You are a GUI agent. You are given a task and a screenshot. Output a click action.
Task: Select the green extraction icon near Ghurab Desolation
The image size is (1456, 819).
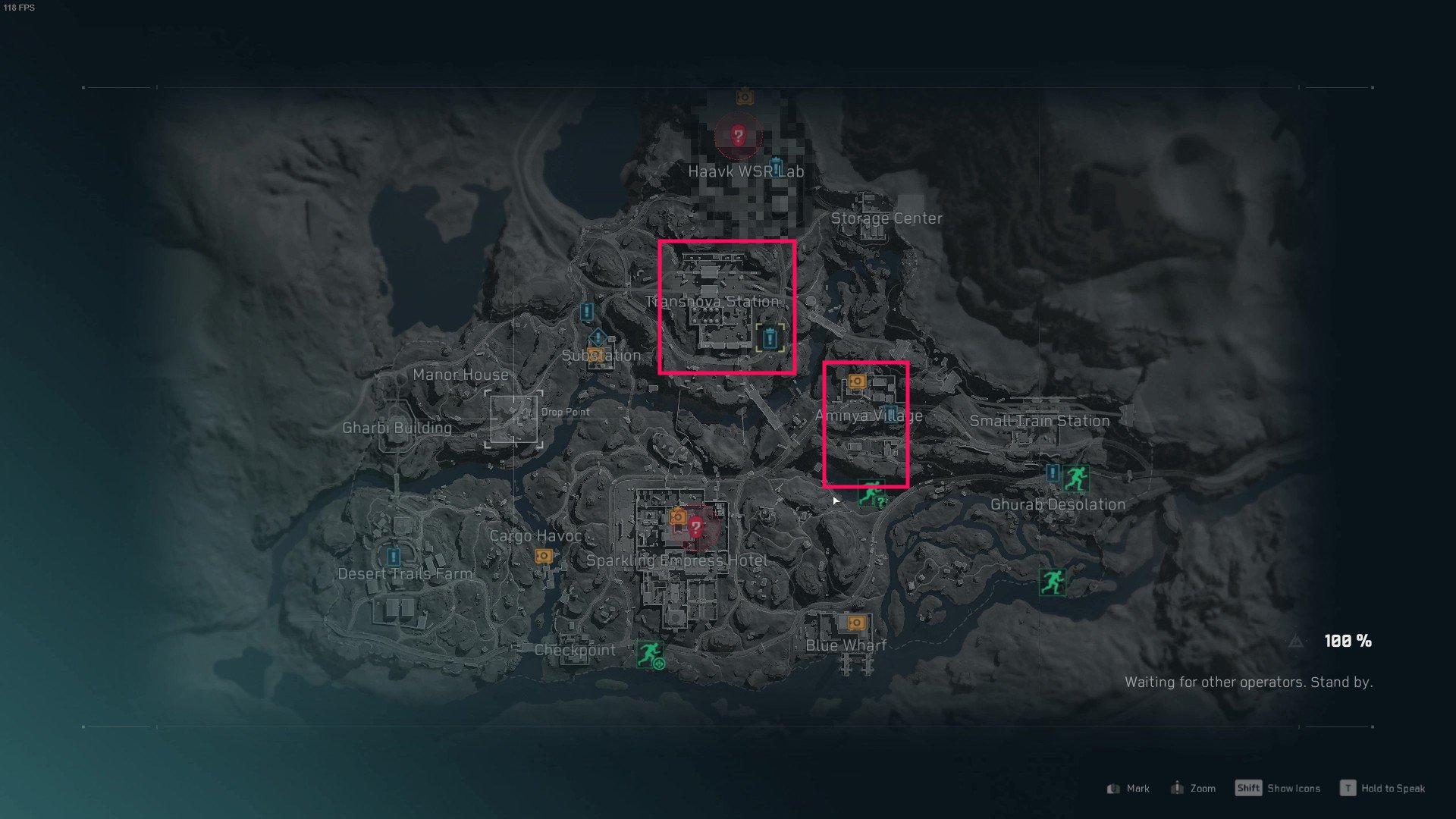pyautogui.click(x=1078, y=476)
